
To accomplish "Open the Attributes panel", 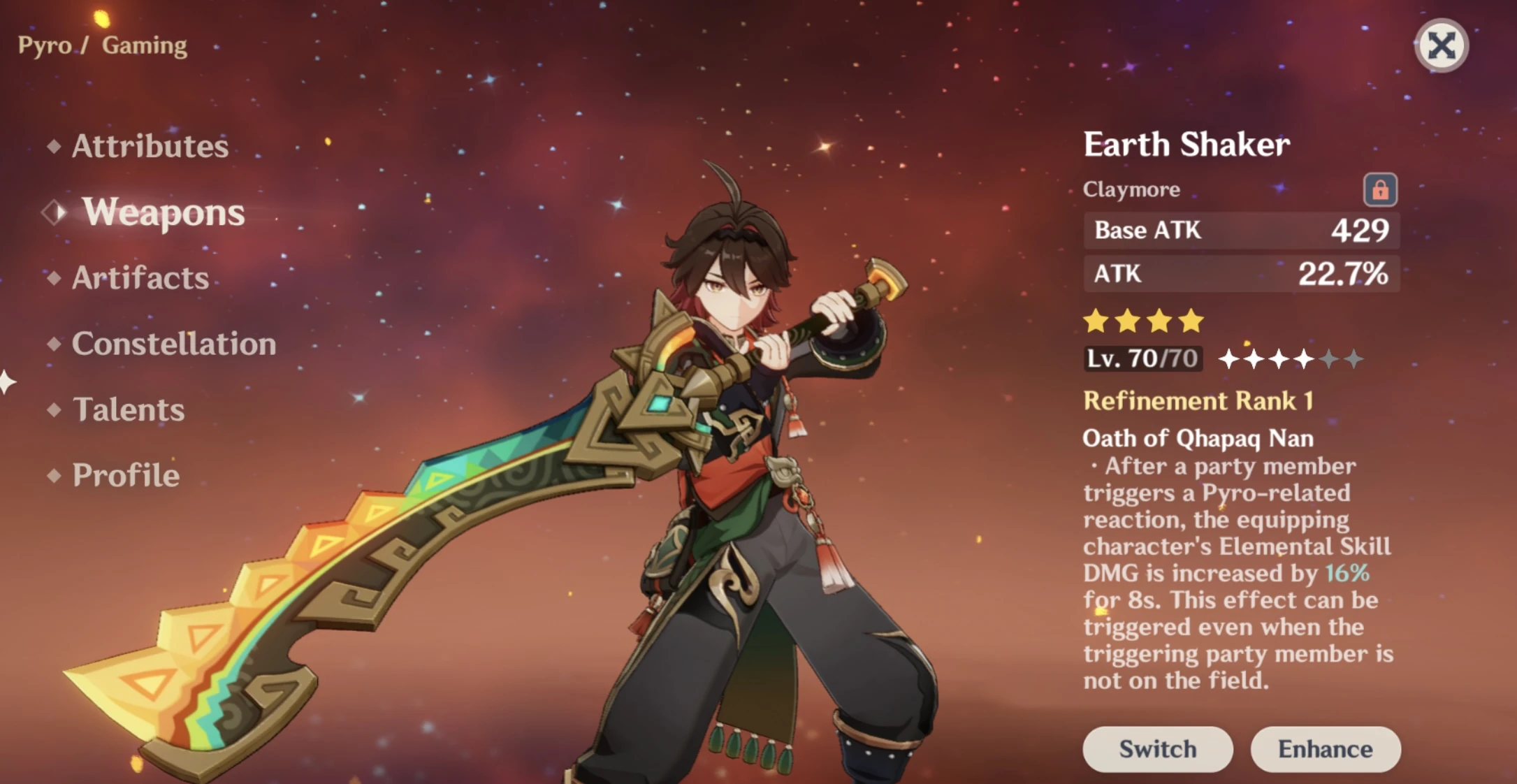I will tap(150, 147).
